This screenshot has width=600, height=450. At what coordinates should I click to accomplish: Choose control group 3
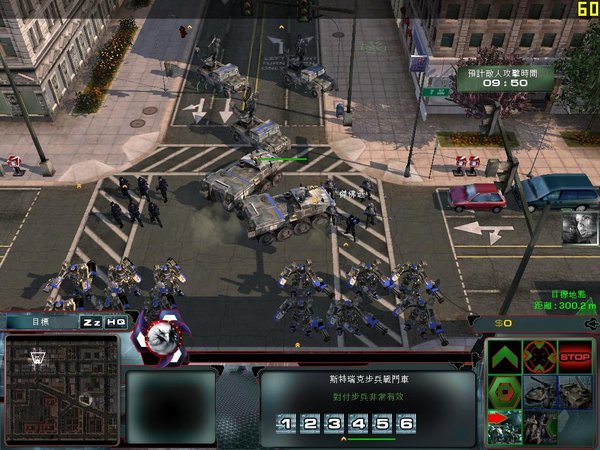coord(334,424)
